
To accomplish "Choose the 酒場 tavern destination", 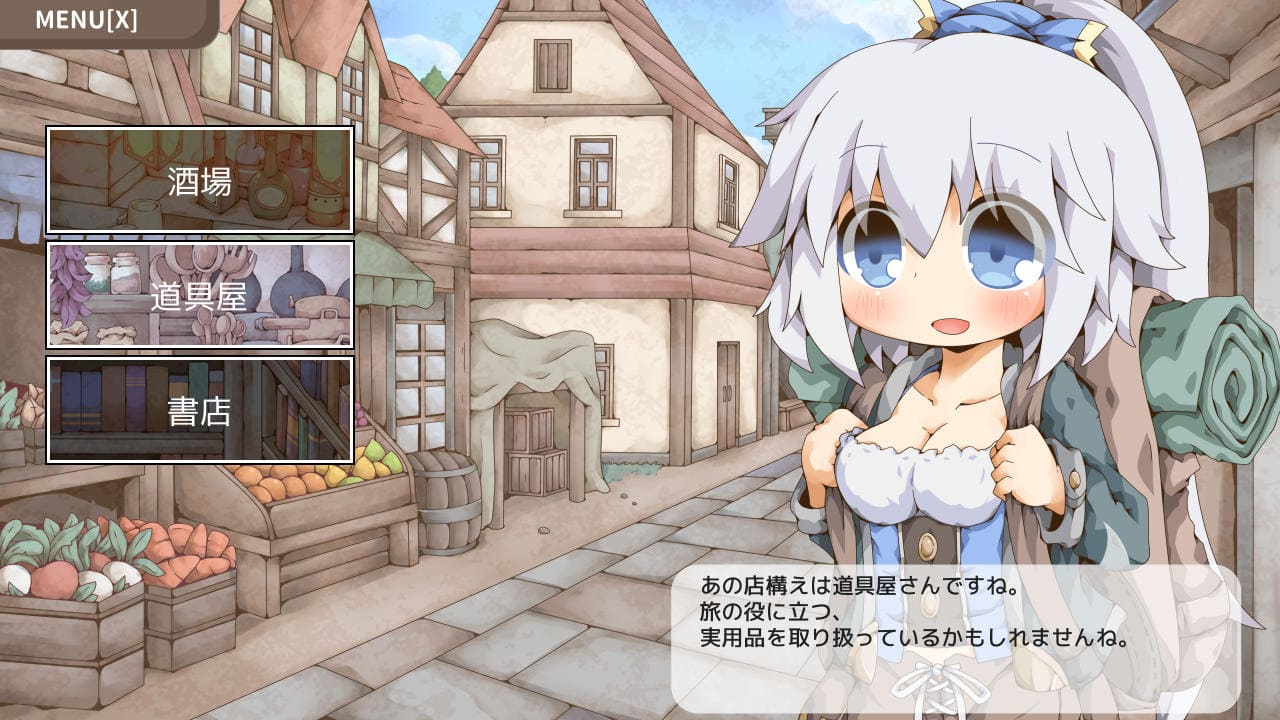I will coord(200,180).
